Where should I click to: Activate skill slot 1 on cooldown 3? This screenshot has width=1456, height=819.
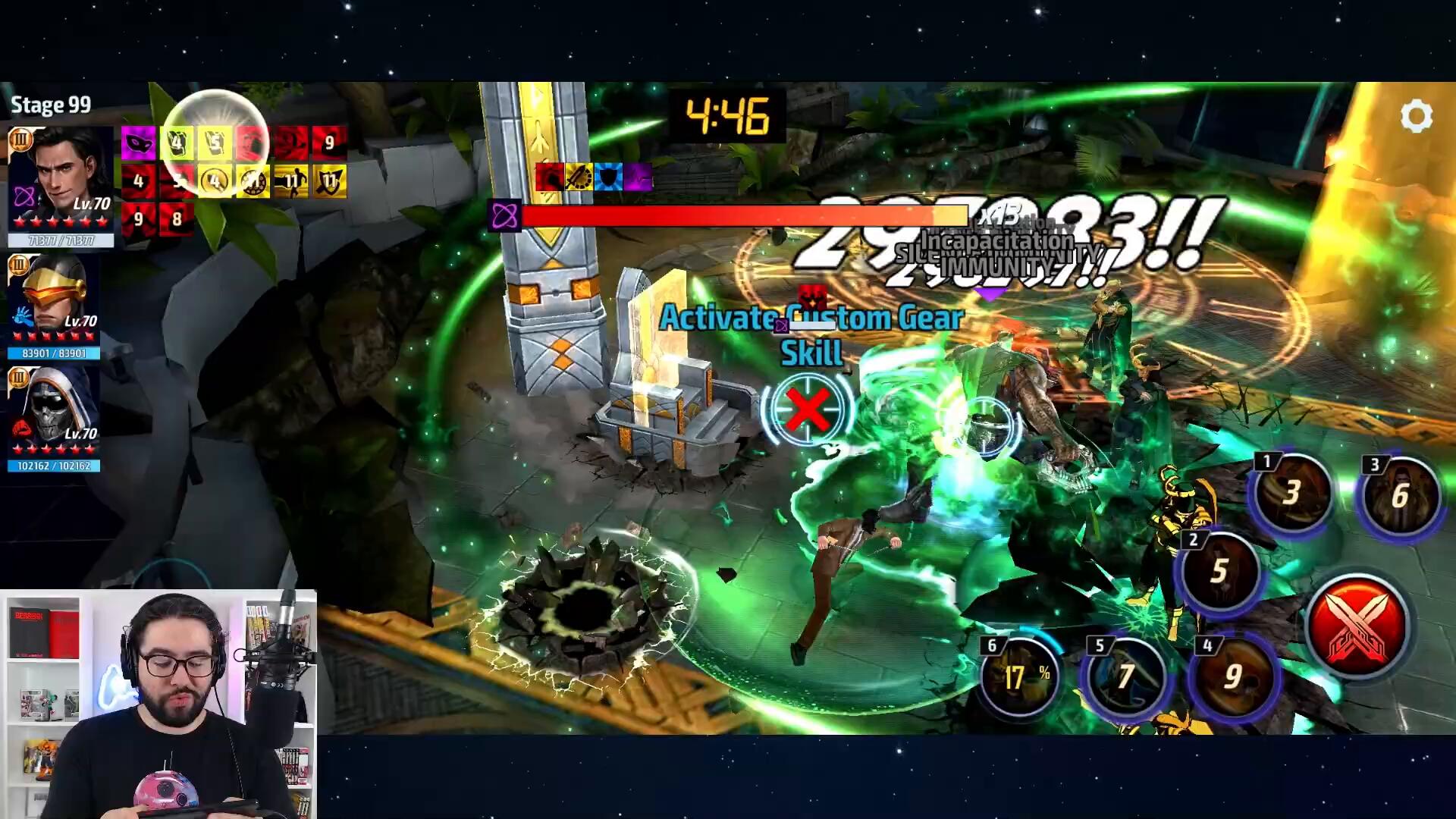click(1292, 493)
